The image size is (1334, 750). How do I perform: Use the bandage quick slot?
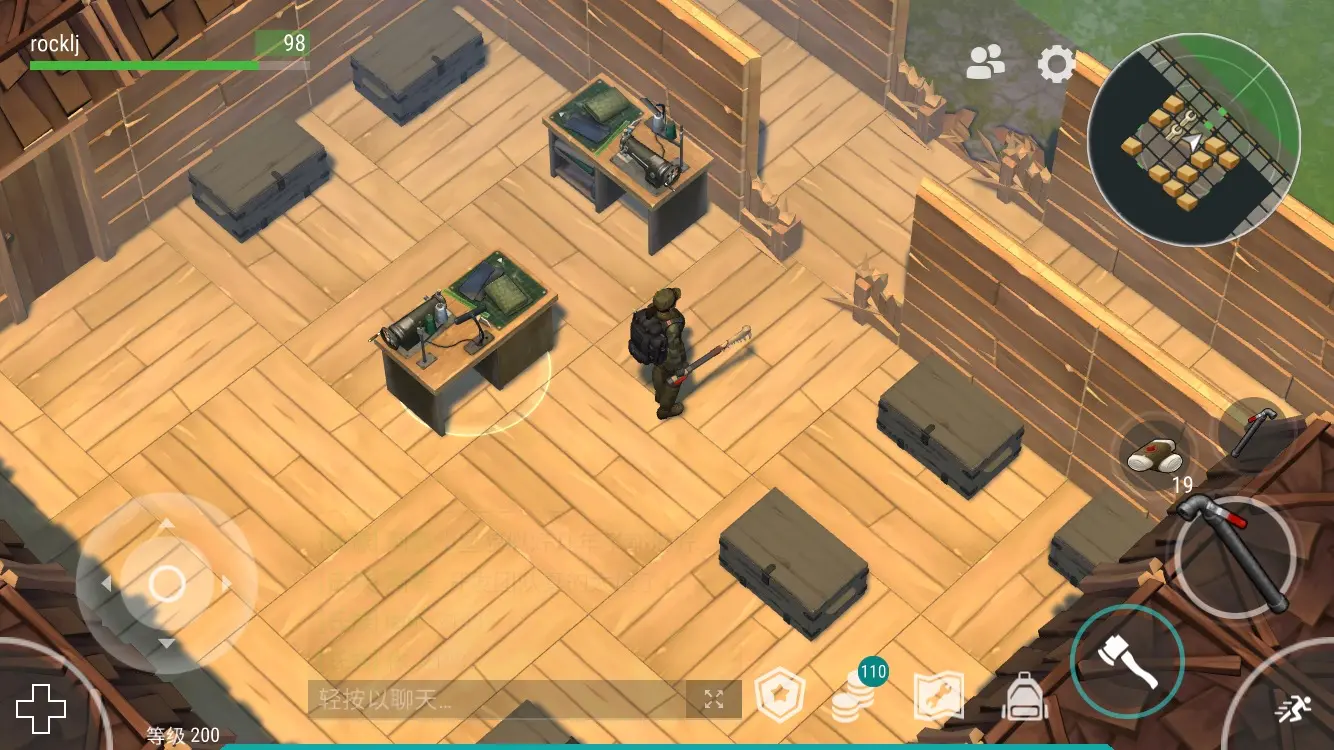click(x=1155, y=458)
